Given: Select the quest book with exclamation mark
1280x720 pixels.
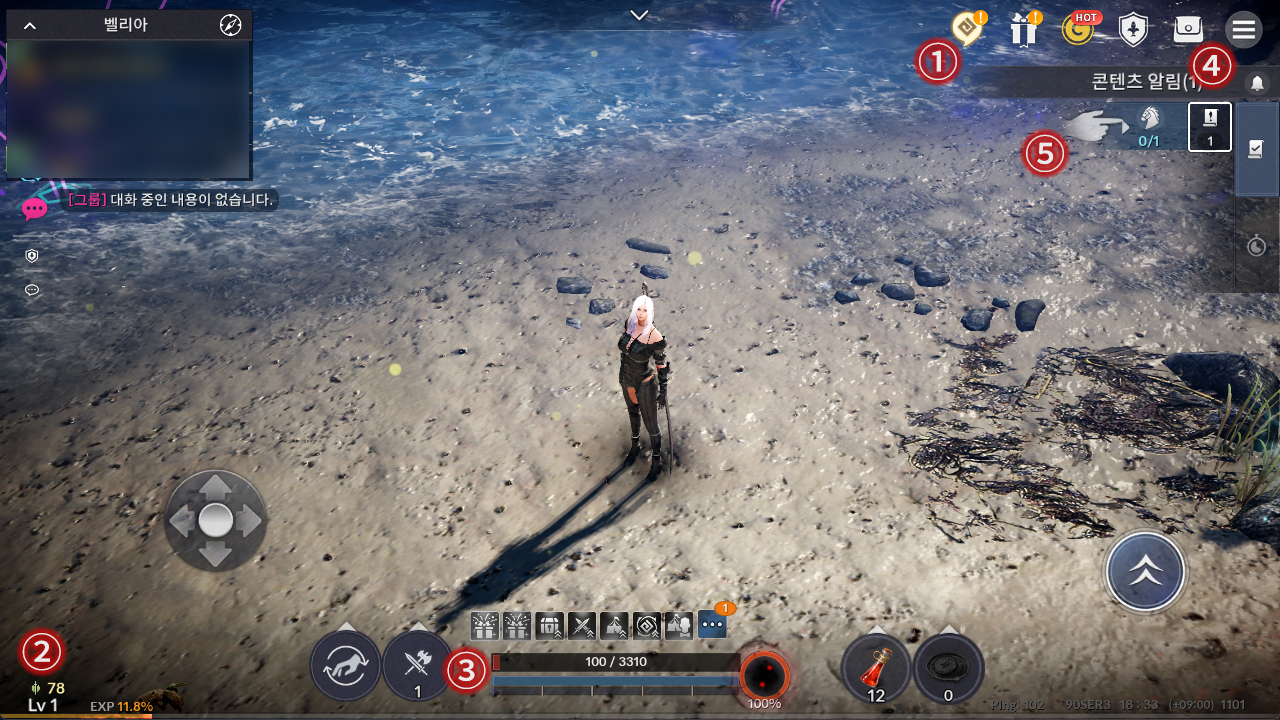Looking at the screenshot, I should pos(1209,127).
